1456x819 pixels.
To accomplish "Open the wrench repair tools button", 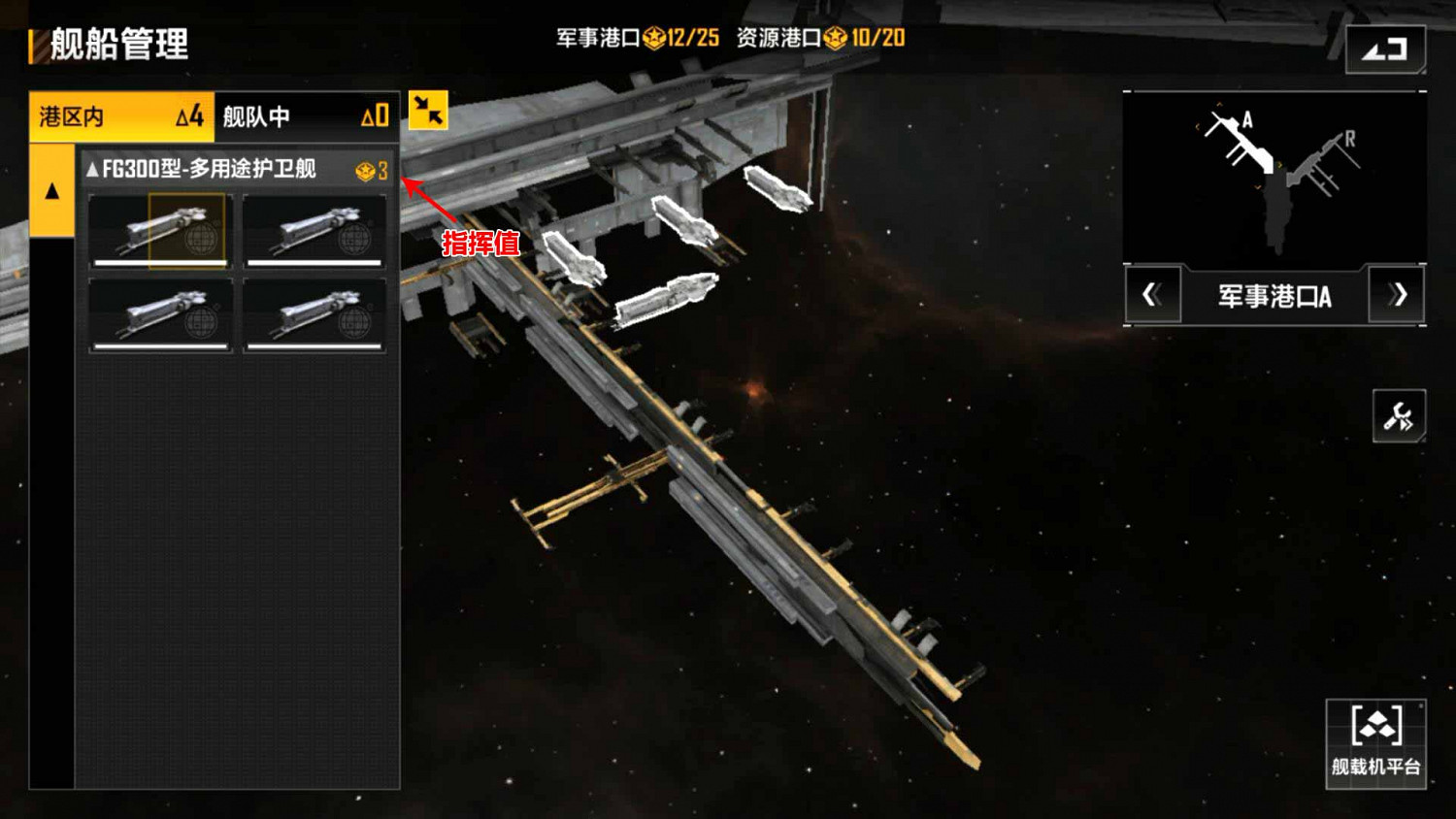I will point(1399,416).
